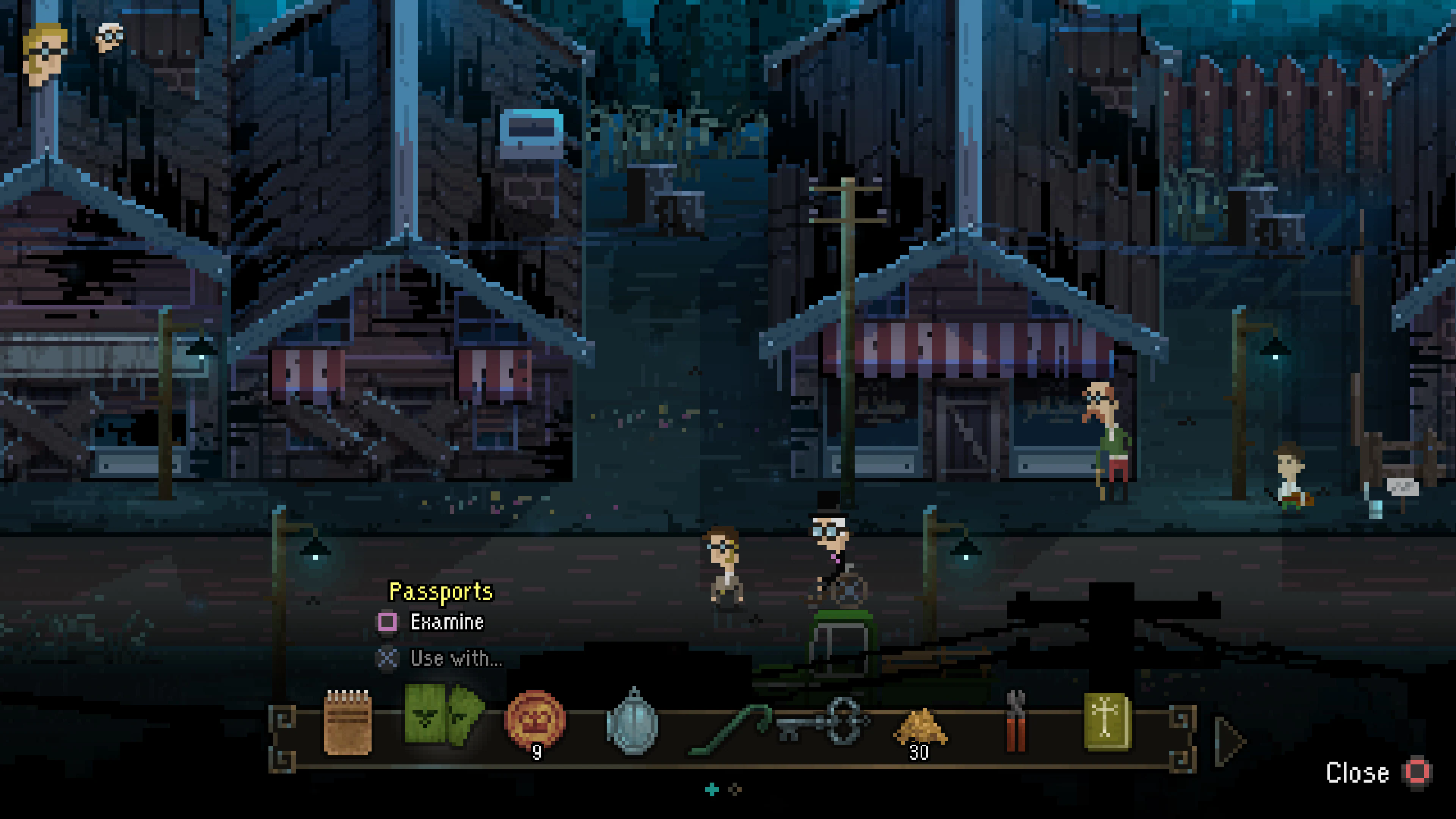Screen dimensions: 1456x819
Task: Switch to the white-haired character portrait
Action: click(110, 37)
